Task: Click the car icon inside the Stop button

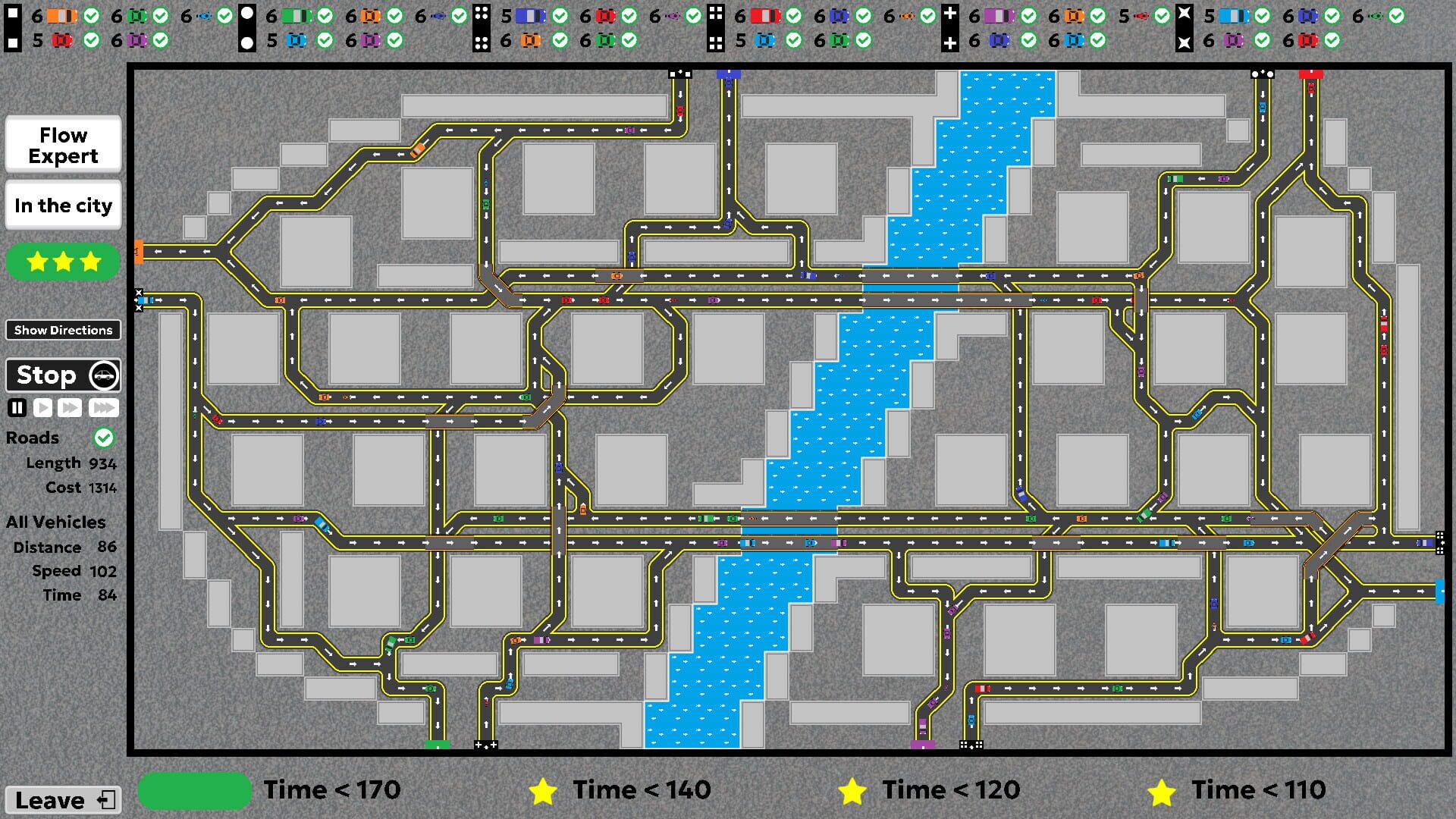Action: tap(105, 375)
